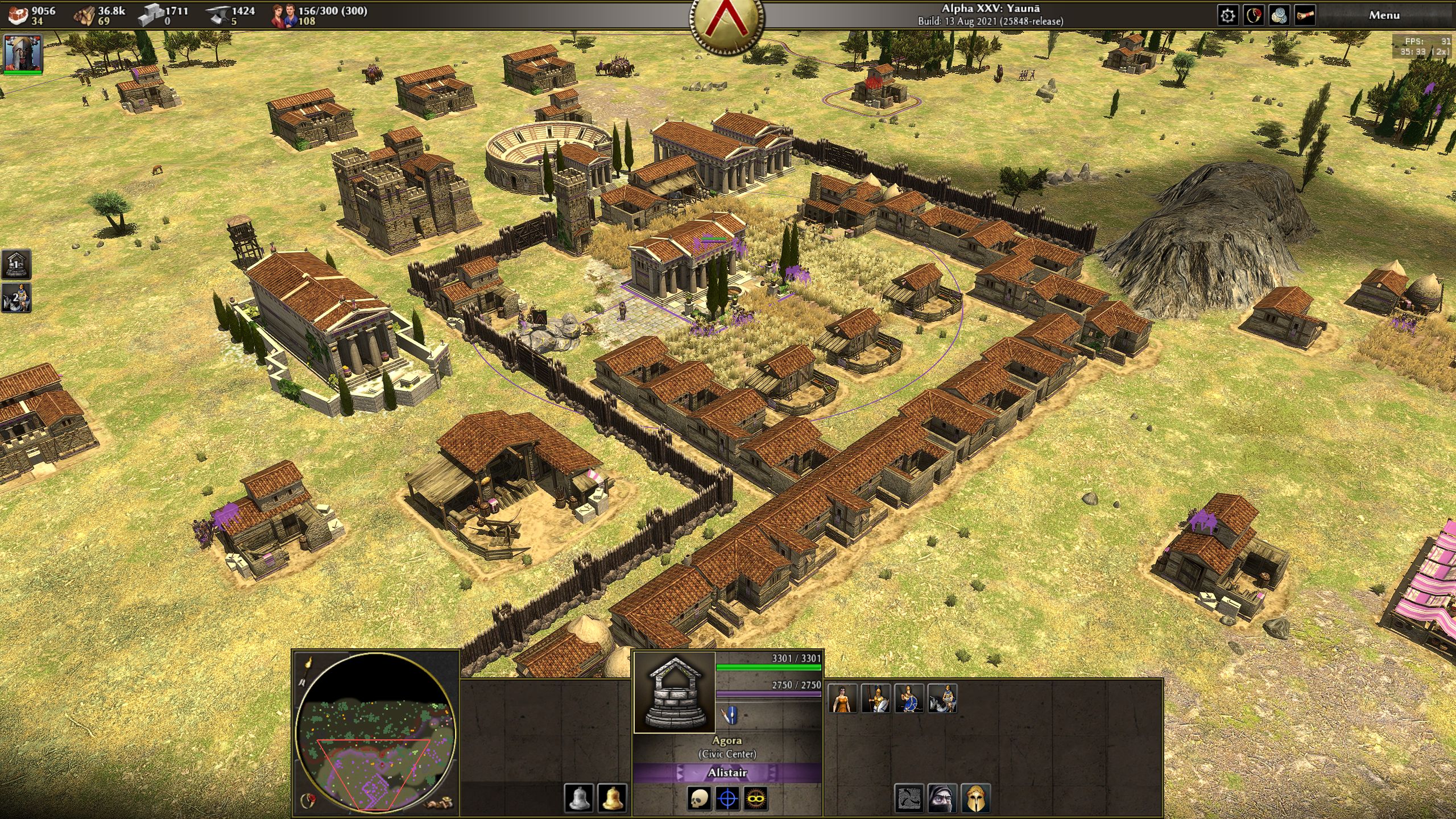Screen dimensions: 1456x819
Task: Open the Objectives scroll icon
Action: [x=1305, y=15]
